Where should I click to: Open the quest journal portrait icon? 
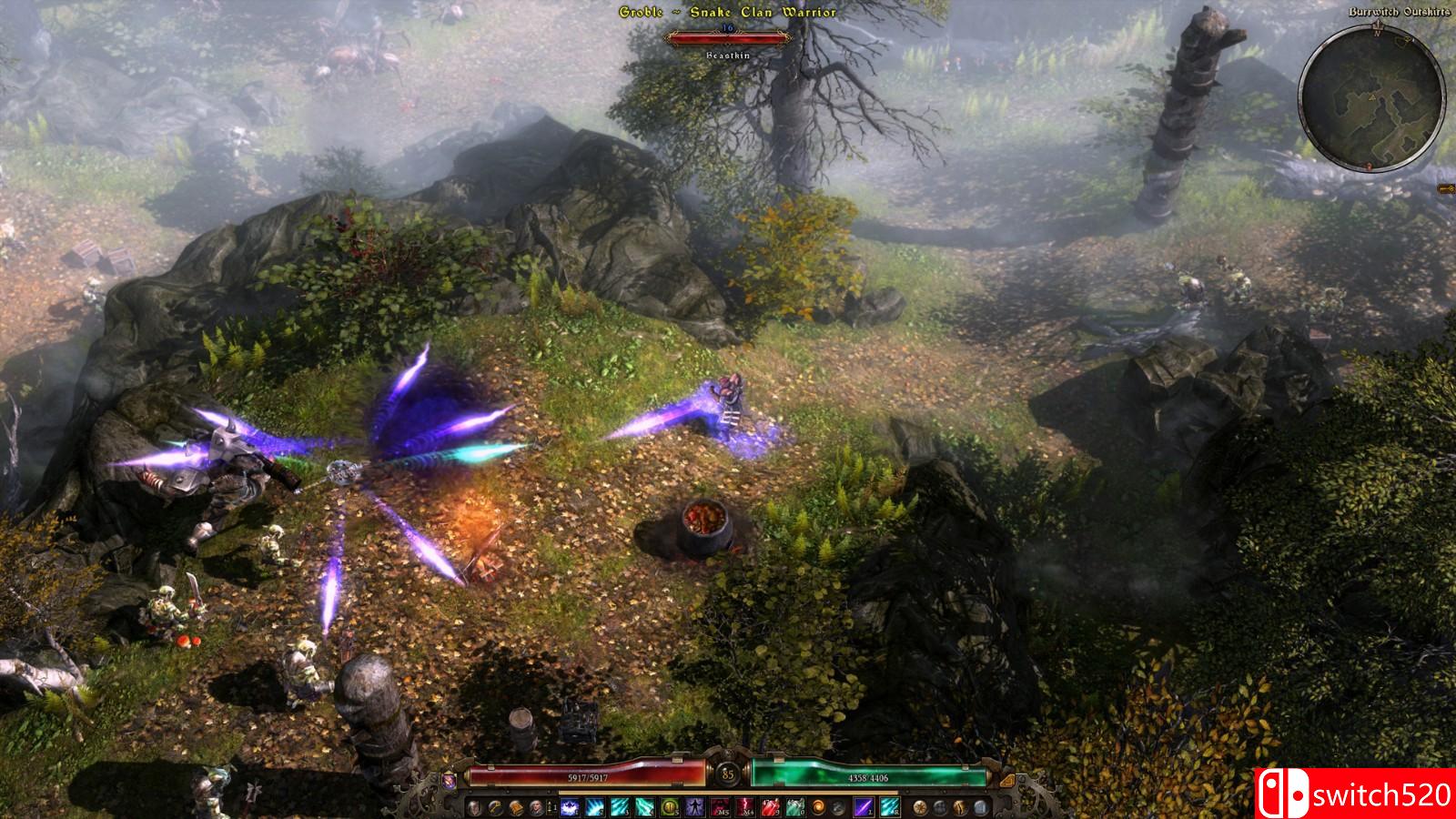coord(538,807)
